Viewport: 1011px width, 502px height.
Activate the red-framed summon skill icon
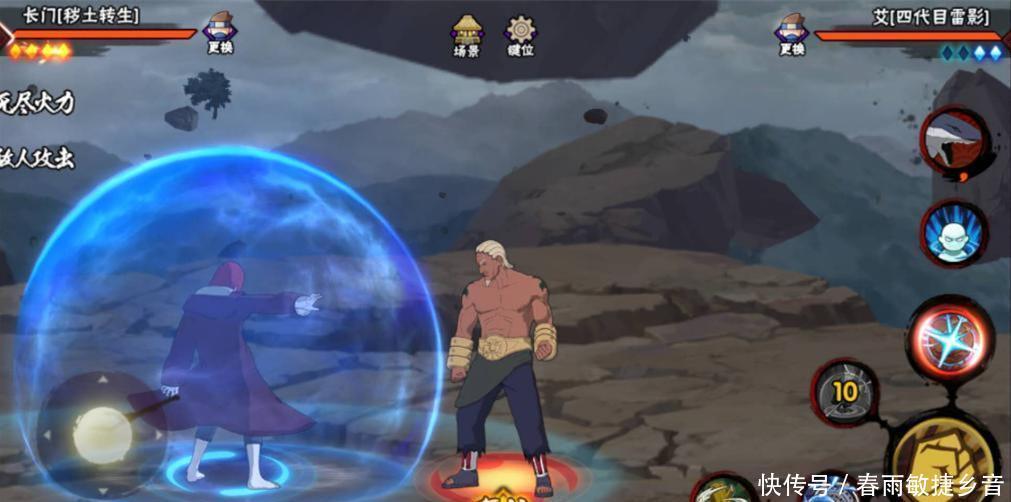[x=954, y=142]
